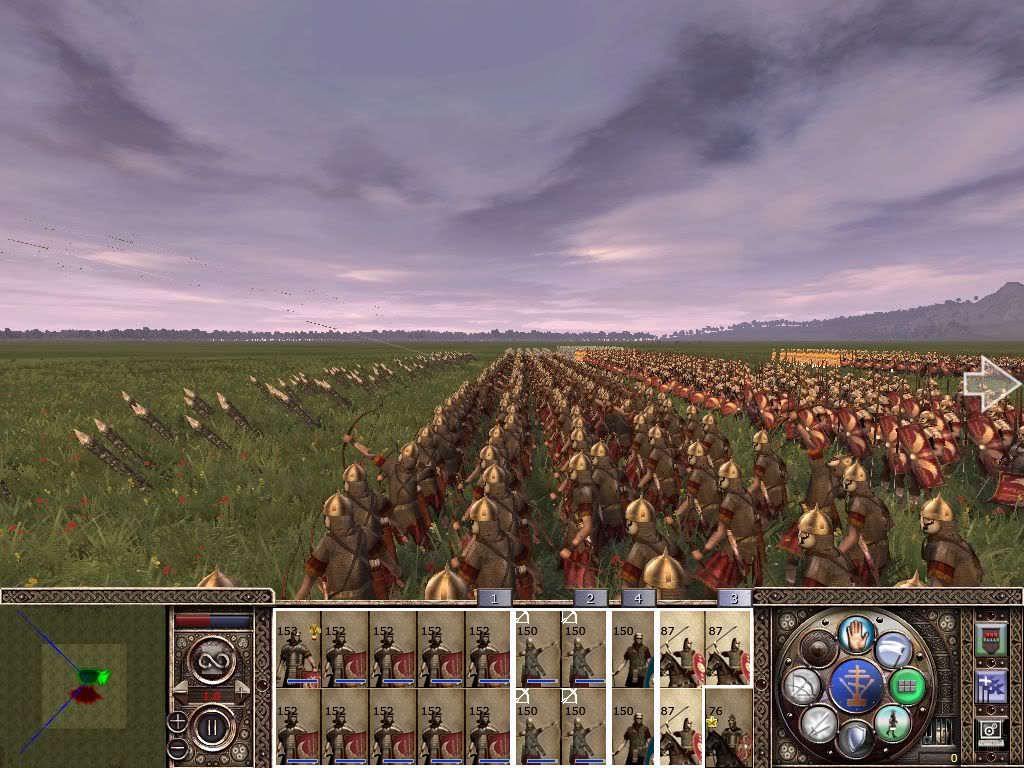
Task: Select the infantry card marked with gold chevron
Action: [x=298, y=649]
